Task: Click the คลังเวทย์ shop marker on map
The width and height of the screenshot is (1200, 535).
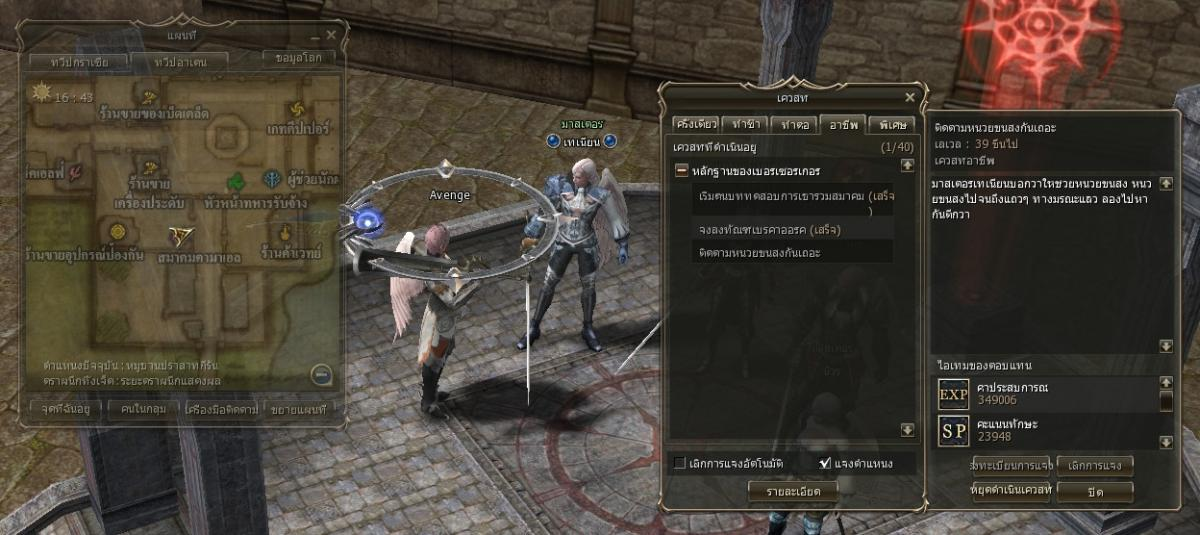Action: 284,233
